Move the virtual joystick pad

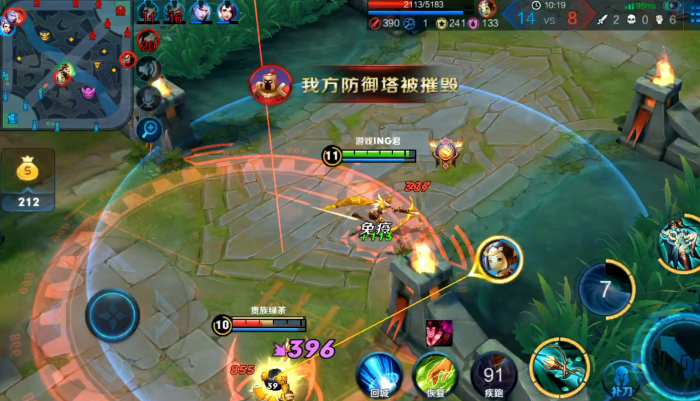(112, 316)
